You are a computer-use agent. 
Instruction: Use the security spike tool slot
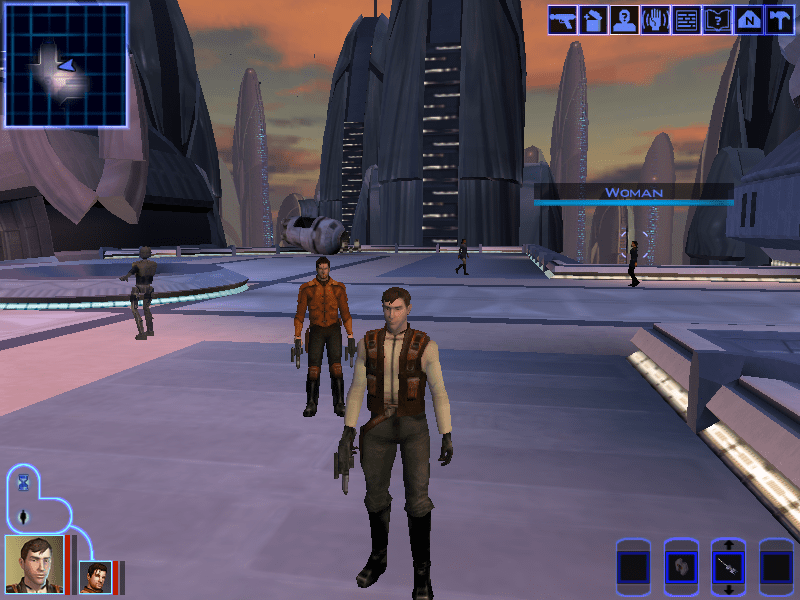pos(728,568)
